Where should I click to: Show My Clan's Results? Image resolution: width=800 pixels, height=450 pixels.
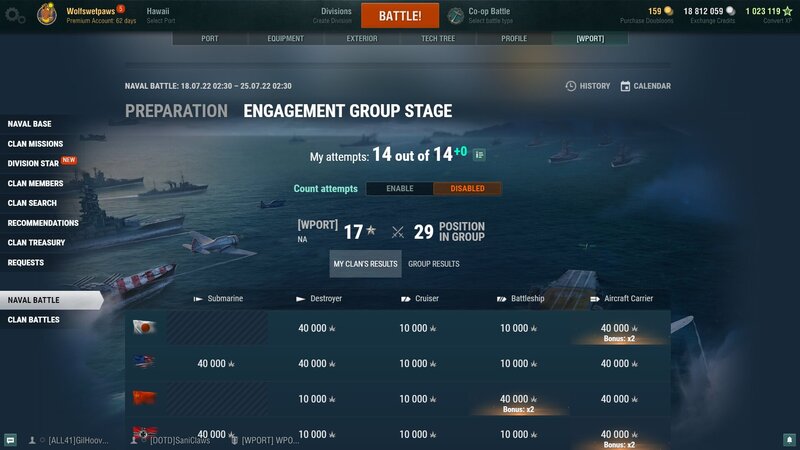click(x=365, y=264)
